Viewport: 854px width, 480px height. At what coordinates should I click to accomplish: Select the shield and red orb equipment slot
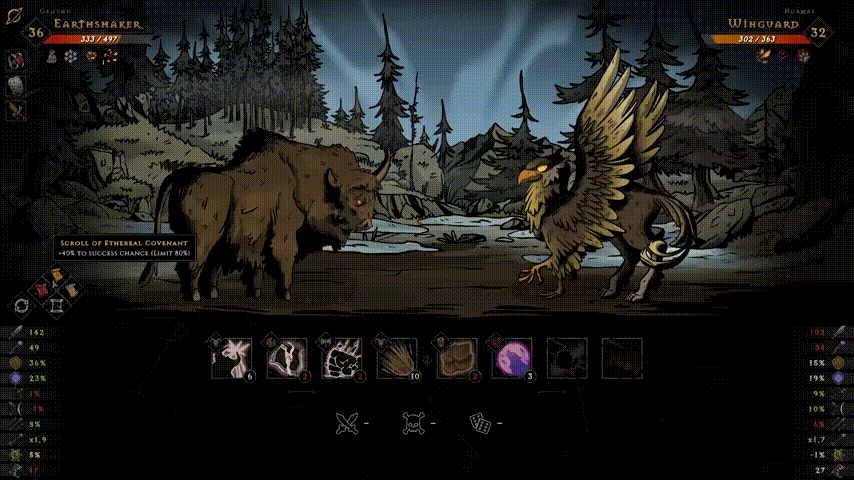17,60
